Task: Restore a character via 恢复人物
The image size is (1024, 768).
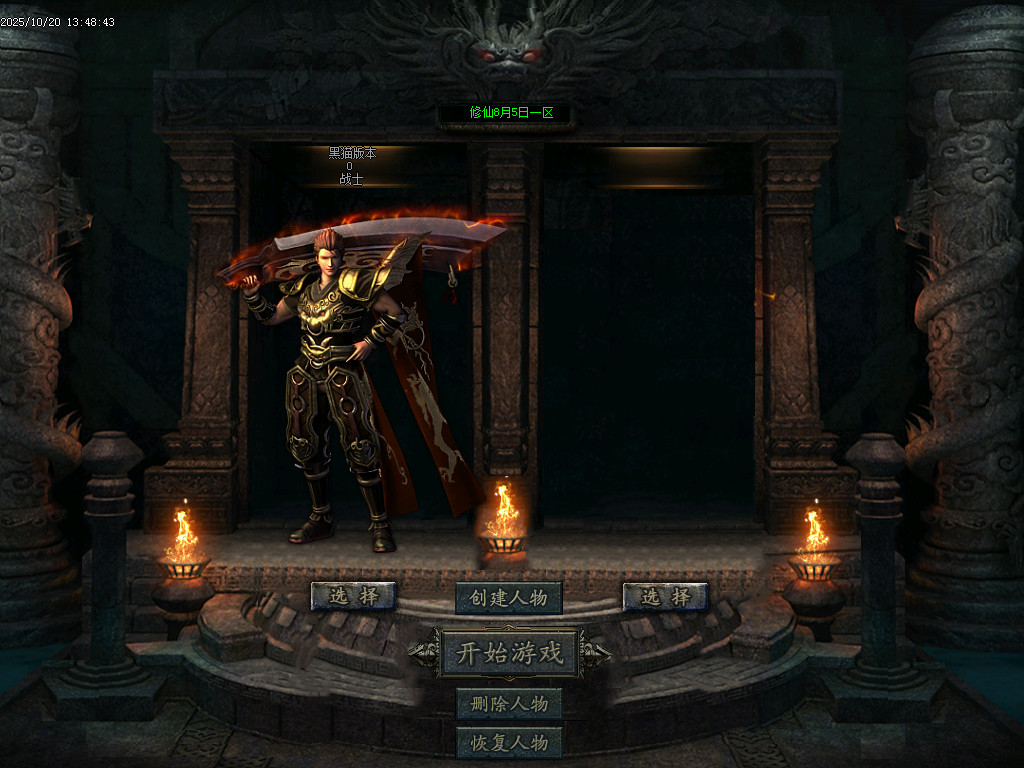Action: pos(509,743)
